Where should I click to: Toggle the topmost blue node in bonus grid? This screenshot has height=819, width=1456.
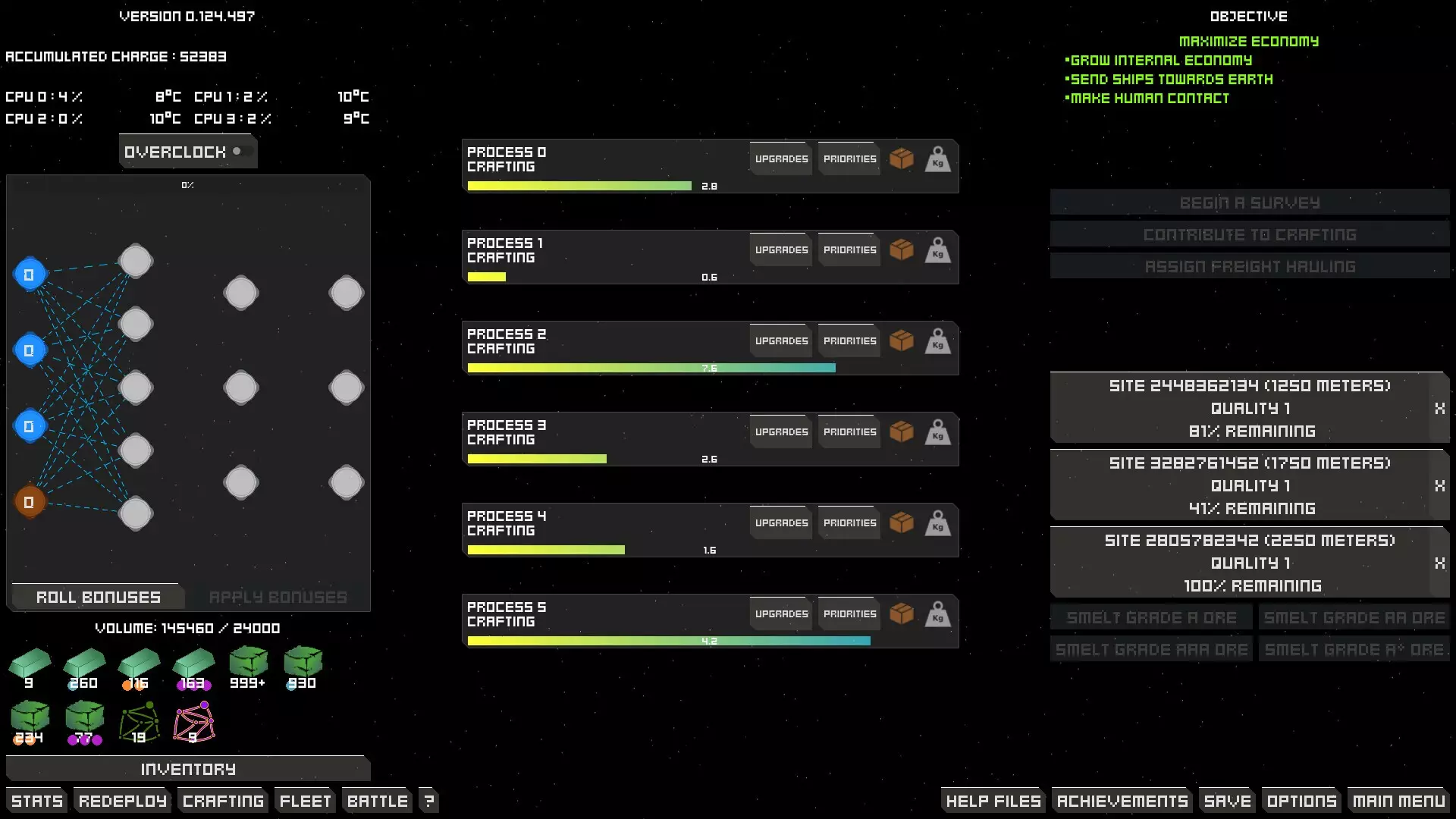(30, 275)
